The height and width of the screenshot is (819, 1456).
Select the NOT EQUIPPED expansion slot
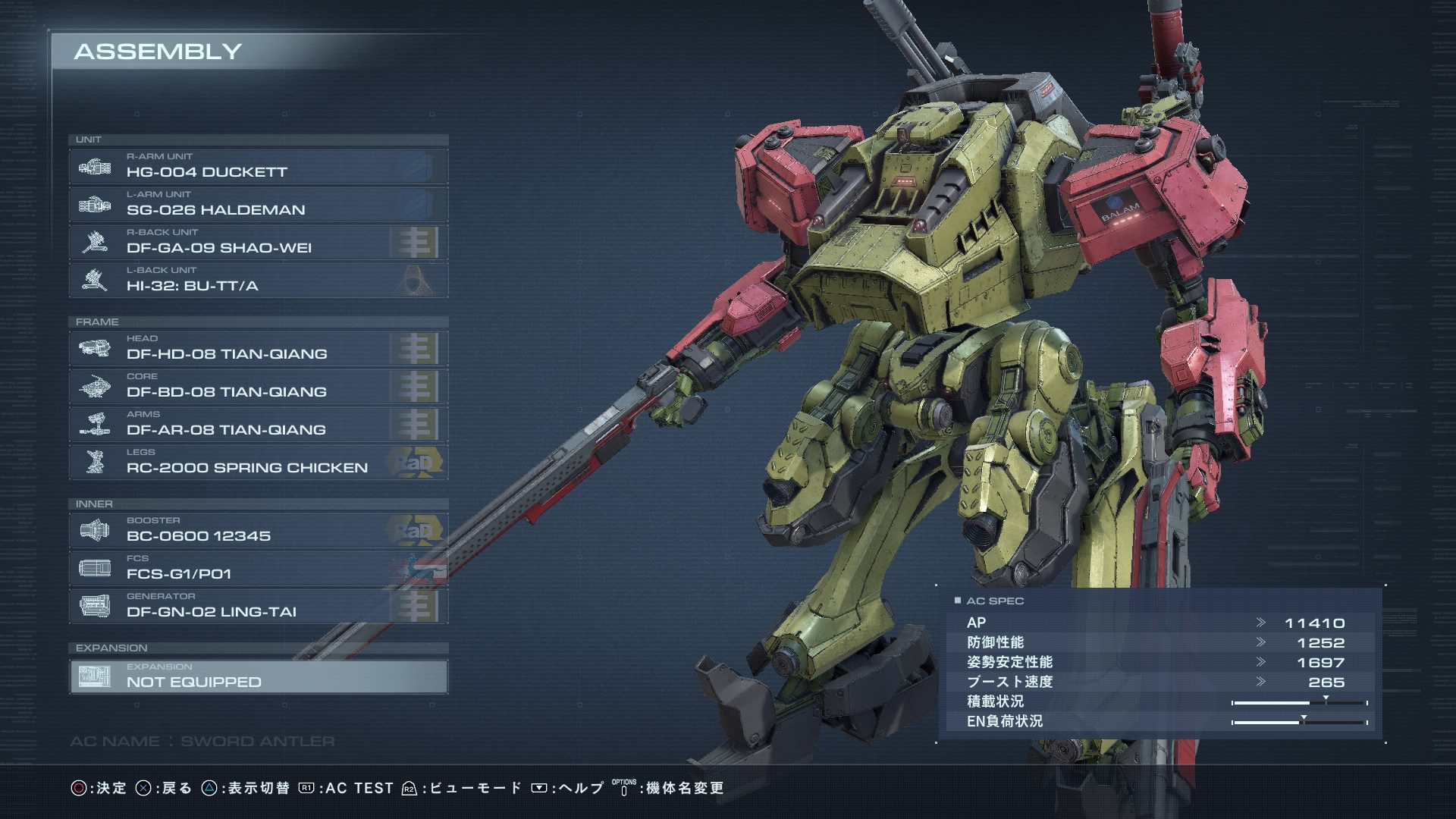click(x=258, y=676)
